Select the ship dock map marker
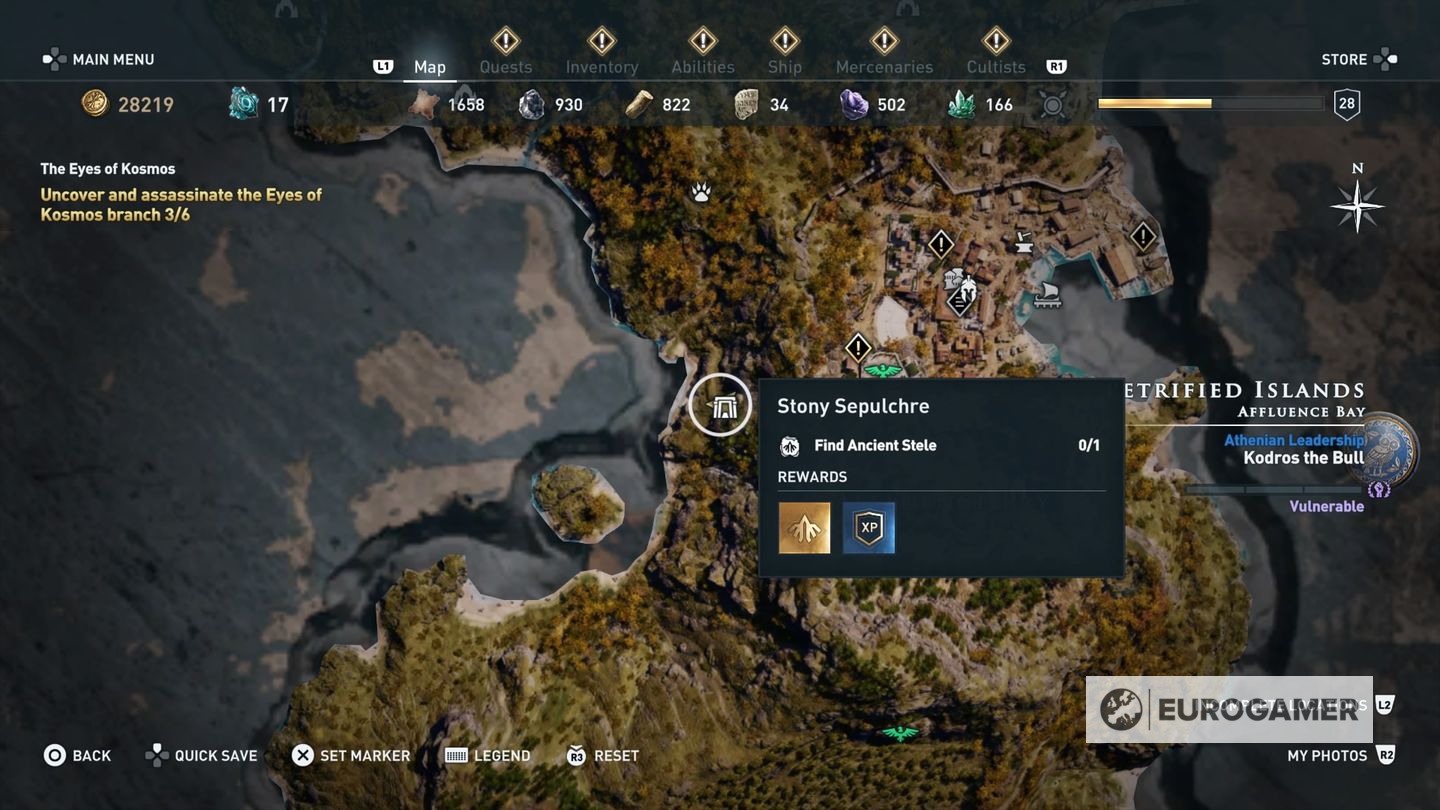The image size is (1440, 810). [1047, 293]
